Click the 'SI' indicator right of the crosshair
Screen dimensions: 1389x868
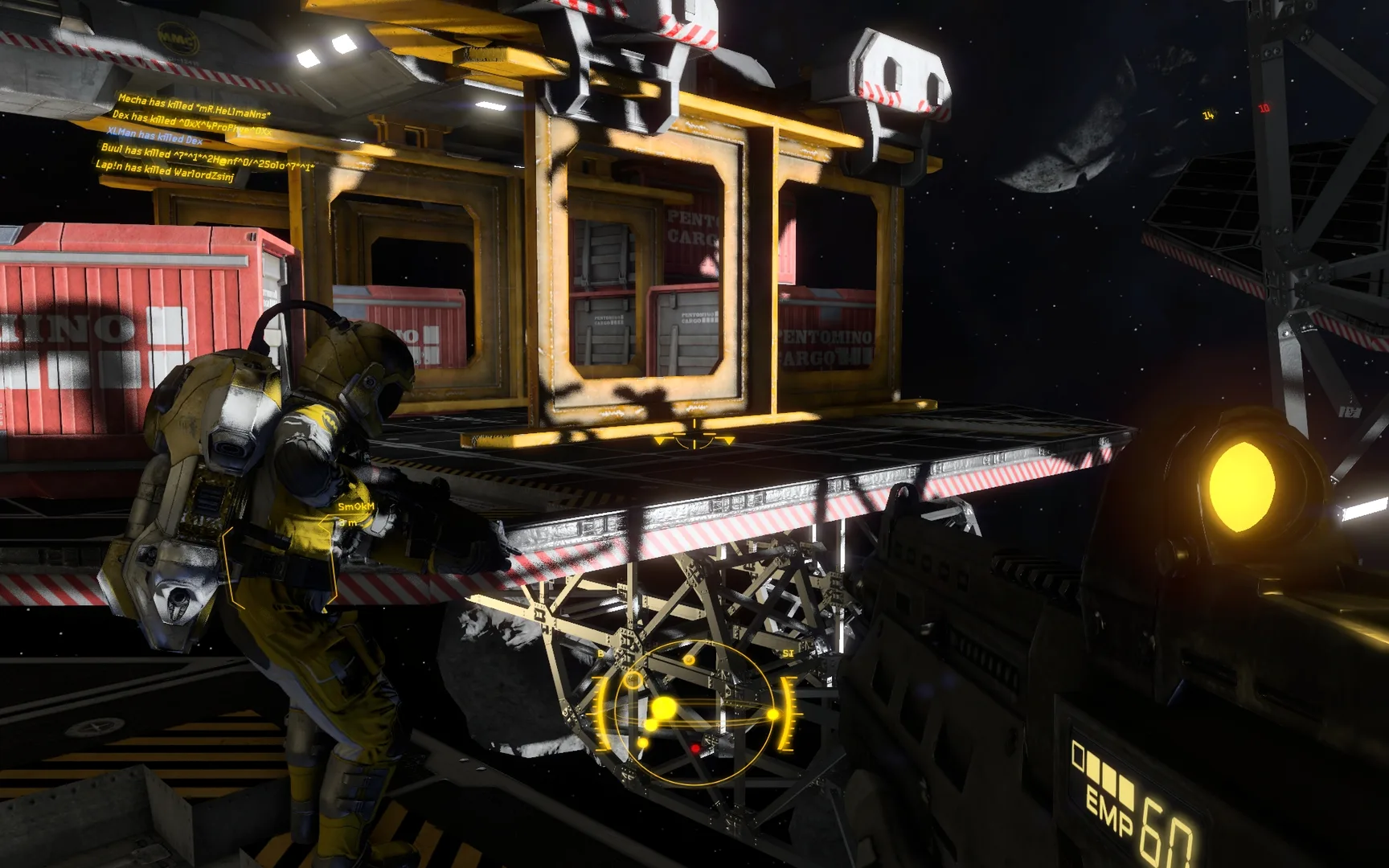[x=789, y=653]
